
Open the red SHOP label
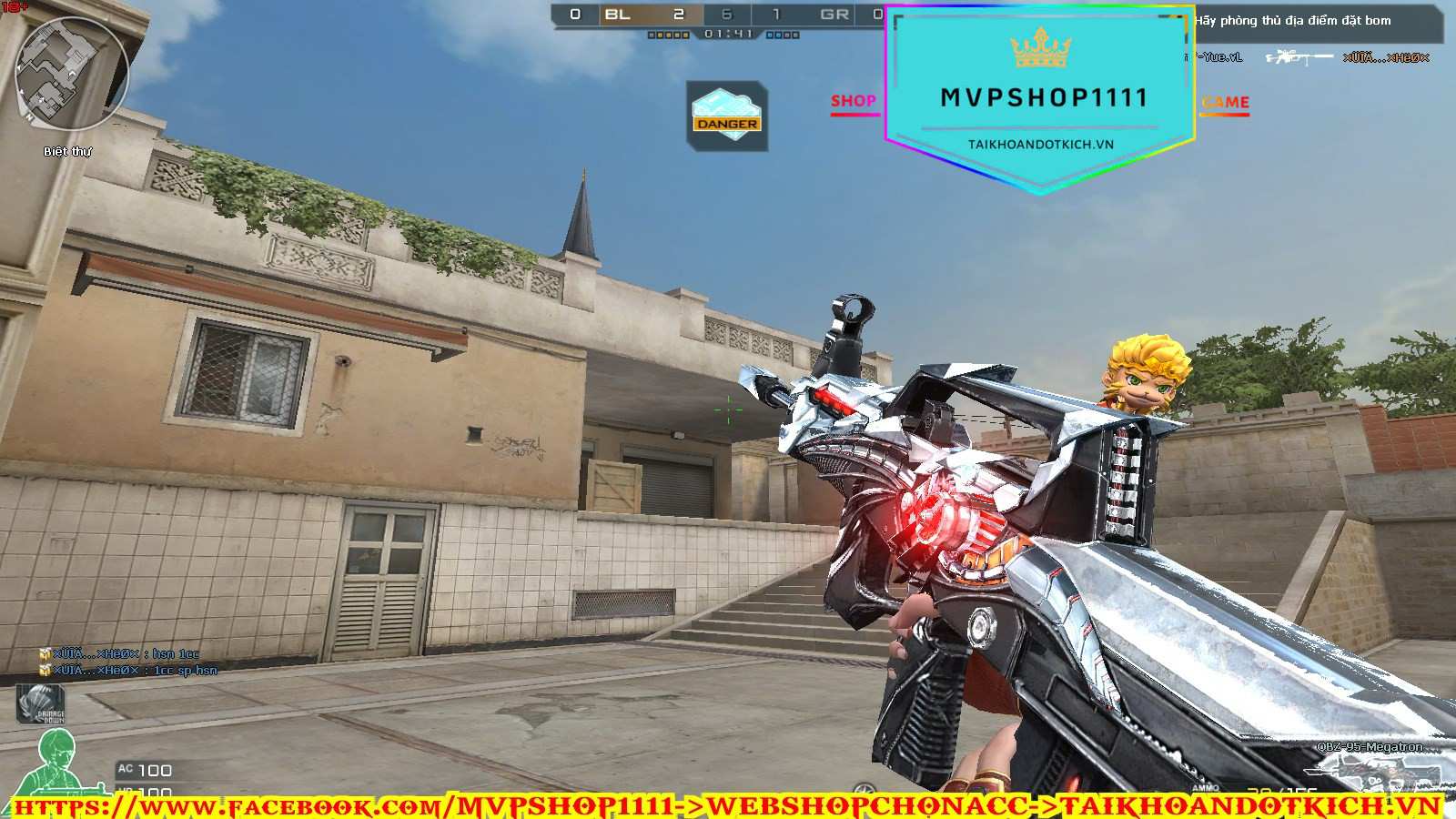pos(853,102)
